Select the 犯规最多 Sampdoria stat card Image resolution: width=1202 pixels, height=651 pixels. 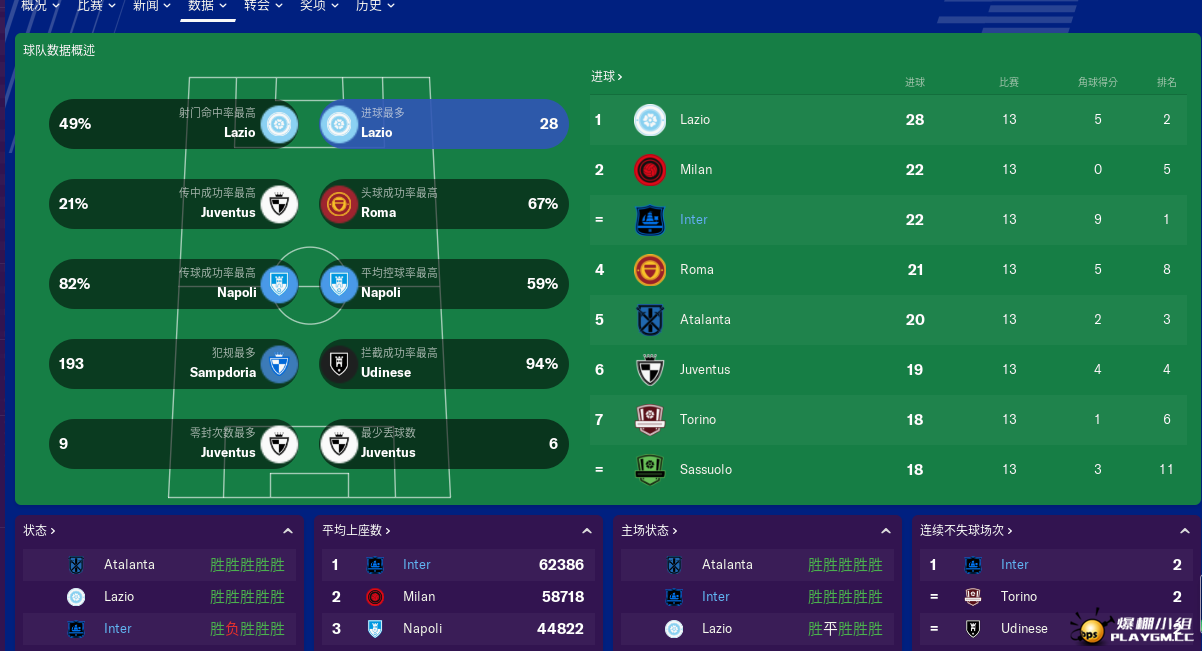[174, 364]
